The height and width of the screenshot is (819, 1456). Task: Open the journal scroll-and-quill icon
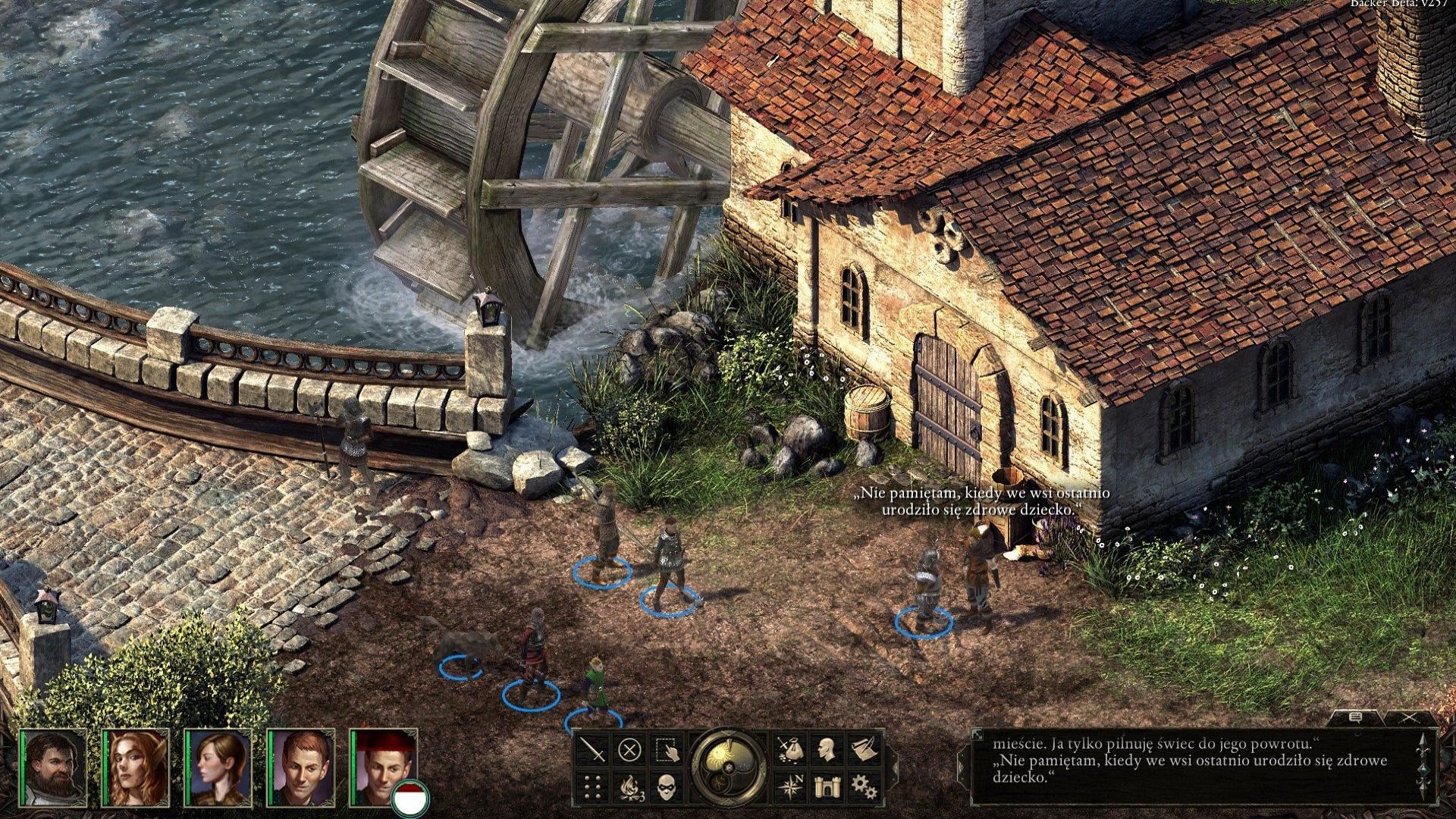tap(863, 750)
